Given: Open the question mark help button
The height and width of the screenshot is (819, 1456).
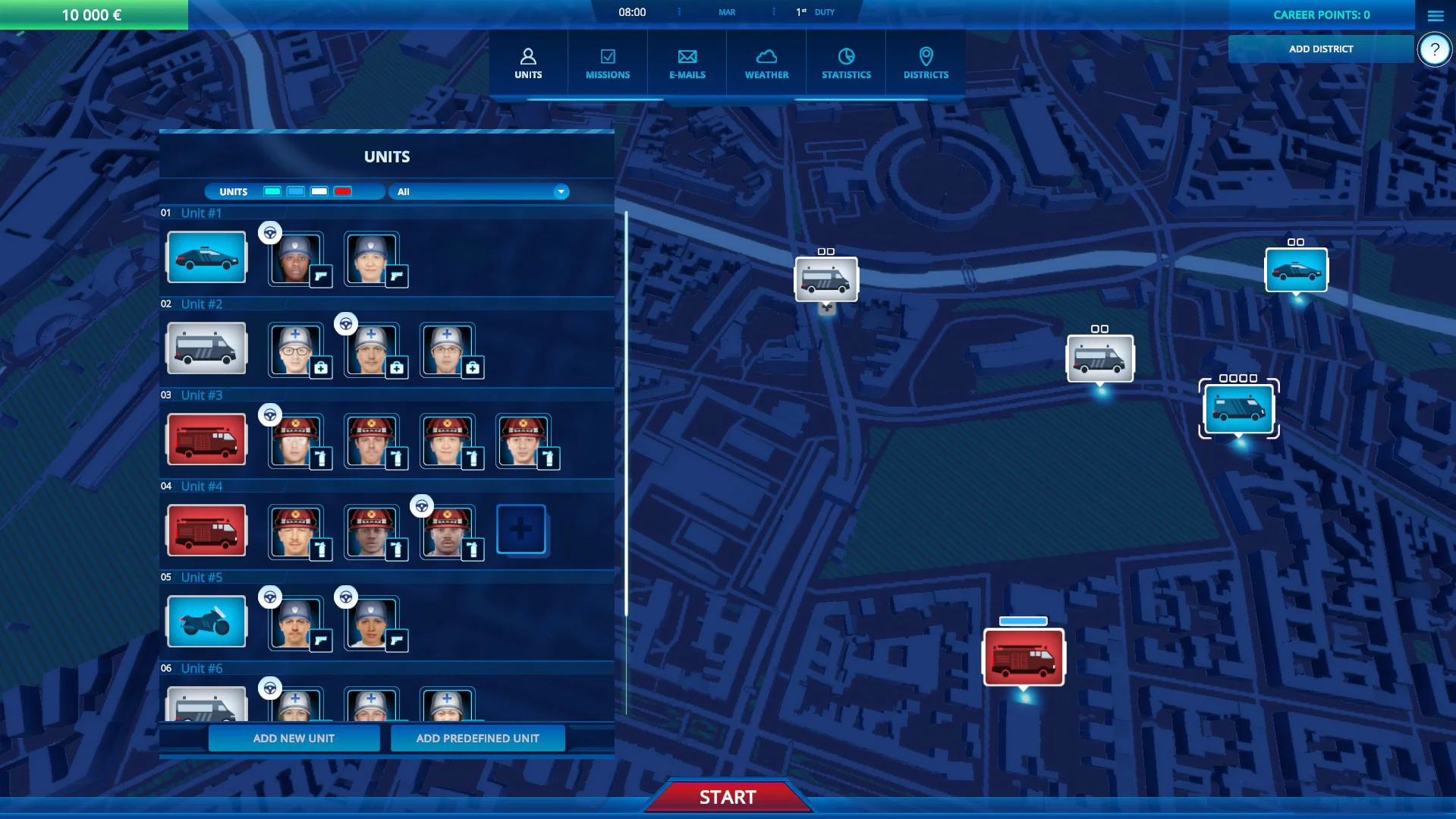Looking at the screenshot, I should pos(1434,50).
